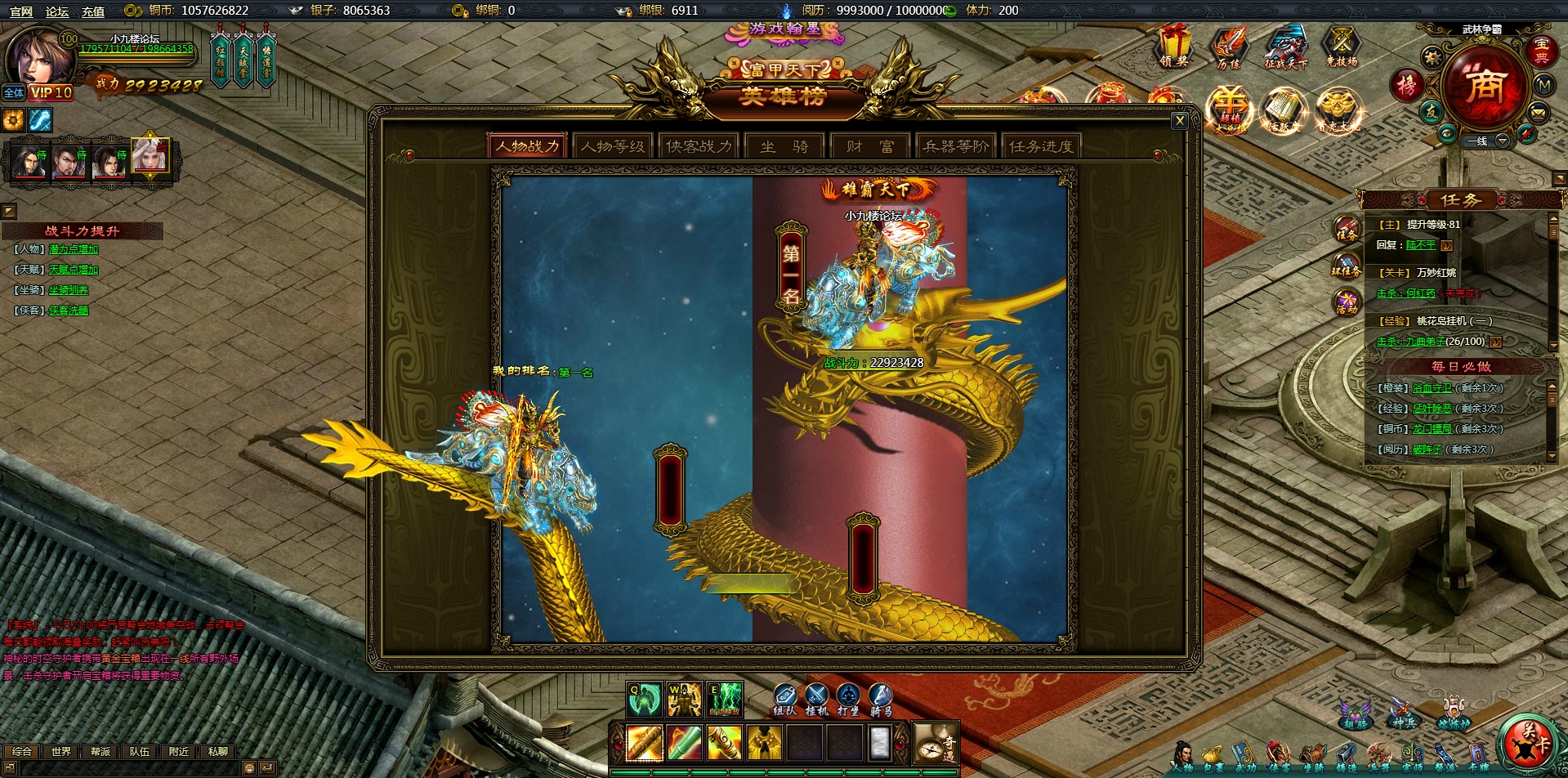Switch chat to the 世界 channel
This screenshot has height=778, width=1568.
pyautogui.click(x=61, y=752)
